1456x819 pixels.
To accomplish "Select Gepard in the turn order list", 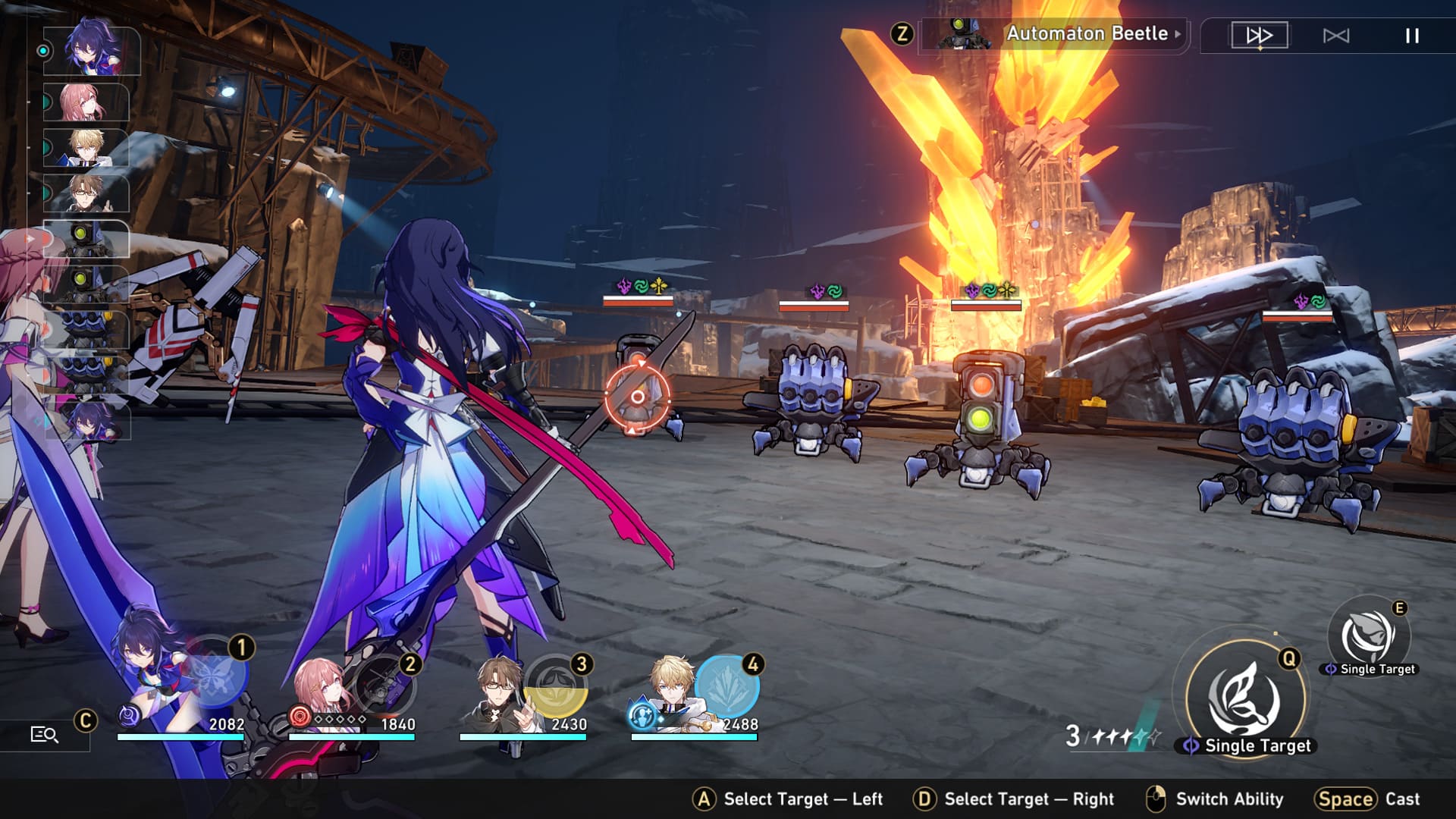I will tap(86, 148).
